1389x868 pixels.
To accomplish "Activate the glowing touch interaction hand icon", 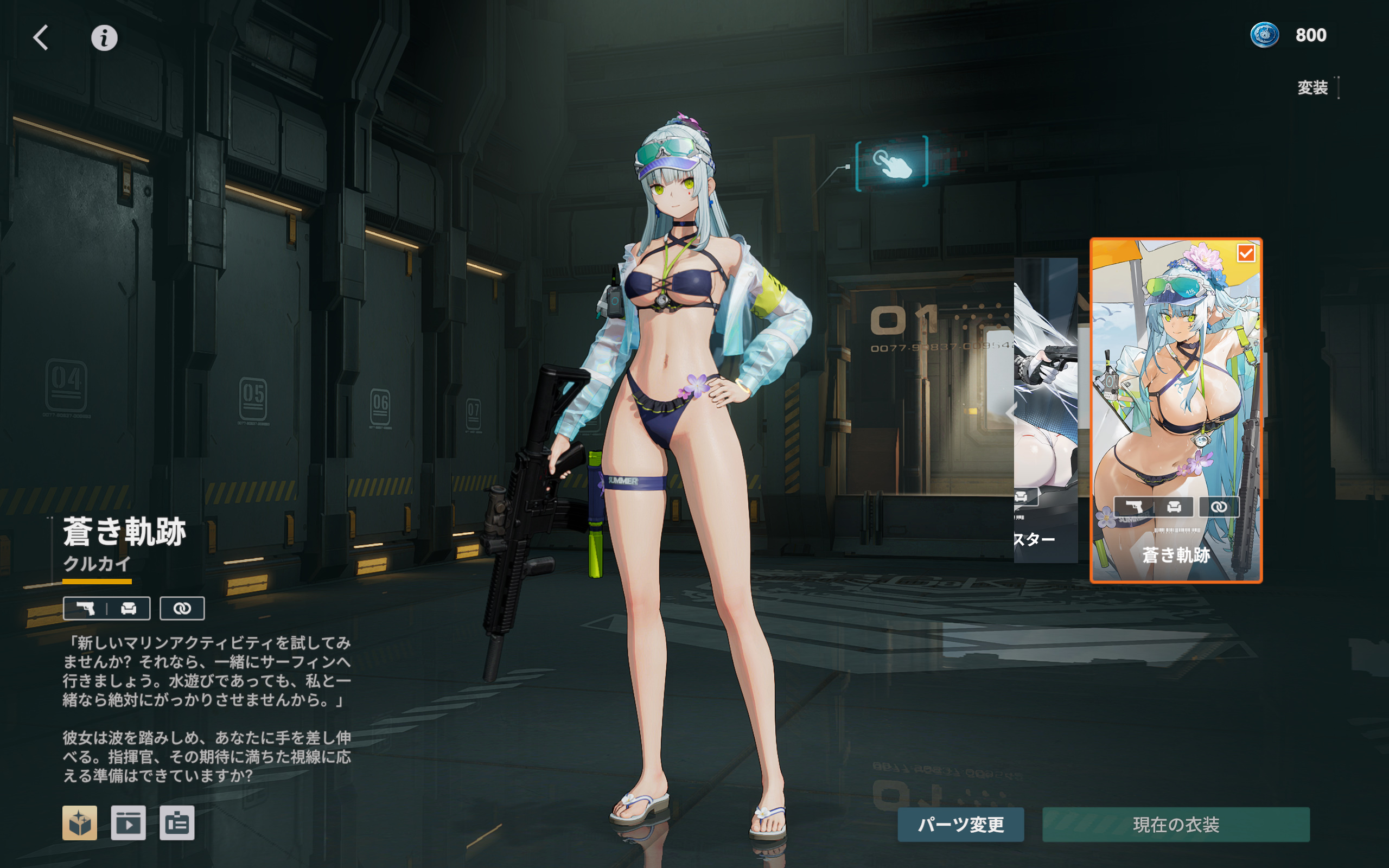I will (891, 162).
